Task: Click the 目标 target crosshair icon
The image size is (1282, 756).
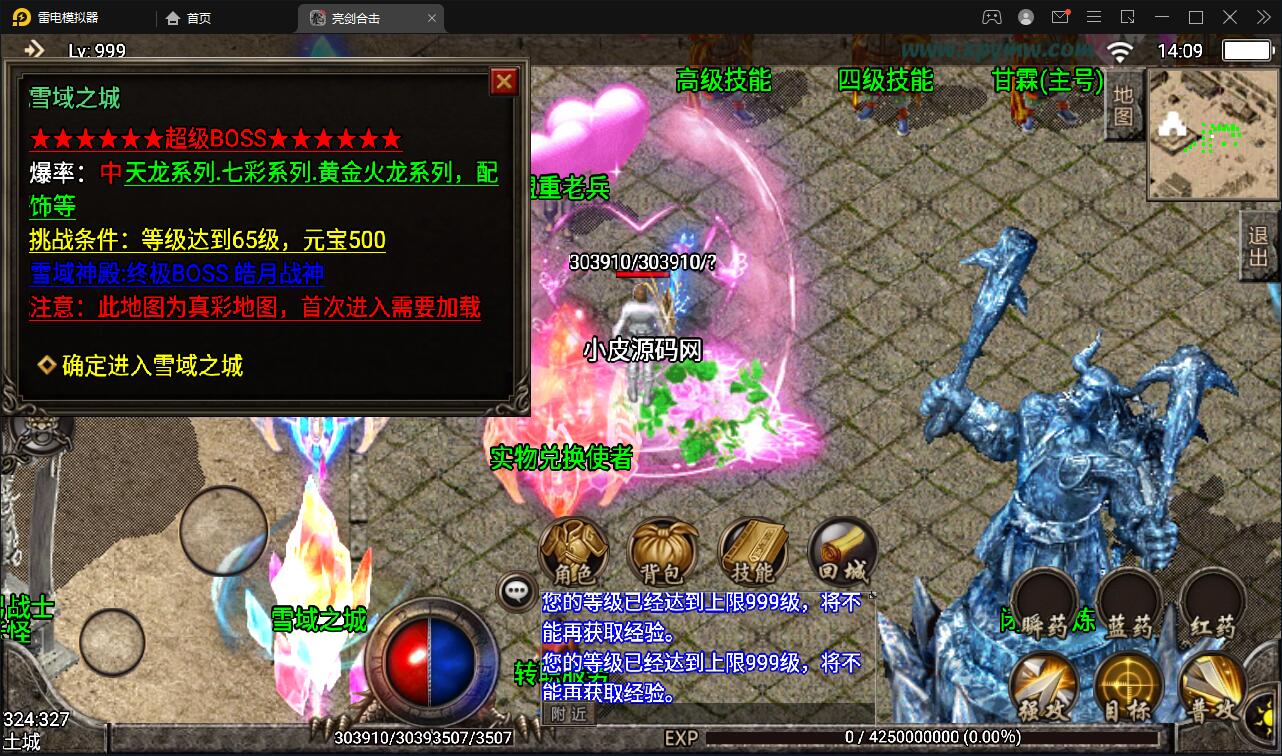Action: click(1126, 685)
